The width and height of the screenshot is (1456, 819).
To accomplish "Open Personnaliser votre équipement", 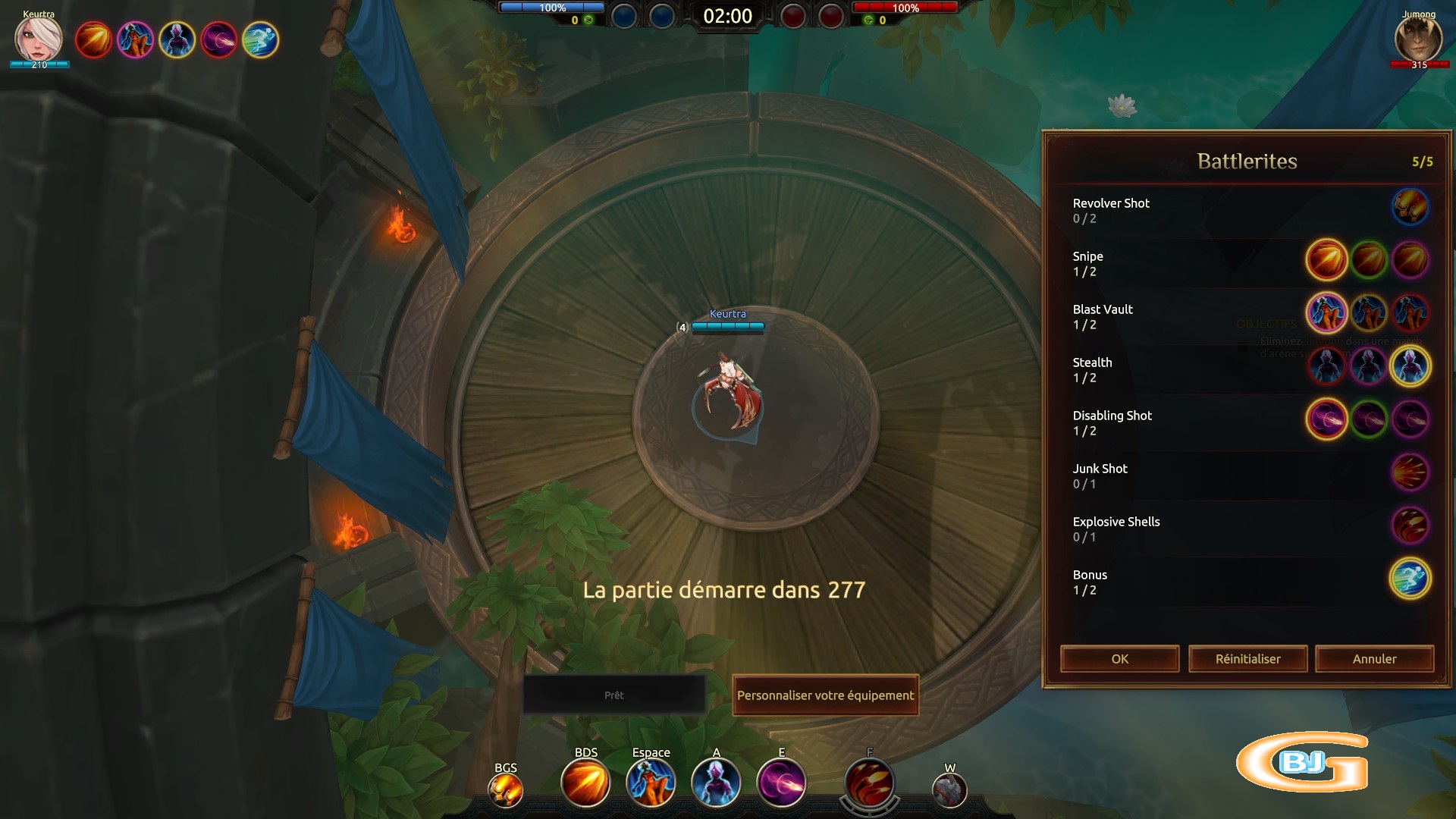I will pos(825,695).
